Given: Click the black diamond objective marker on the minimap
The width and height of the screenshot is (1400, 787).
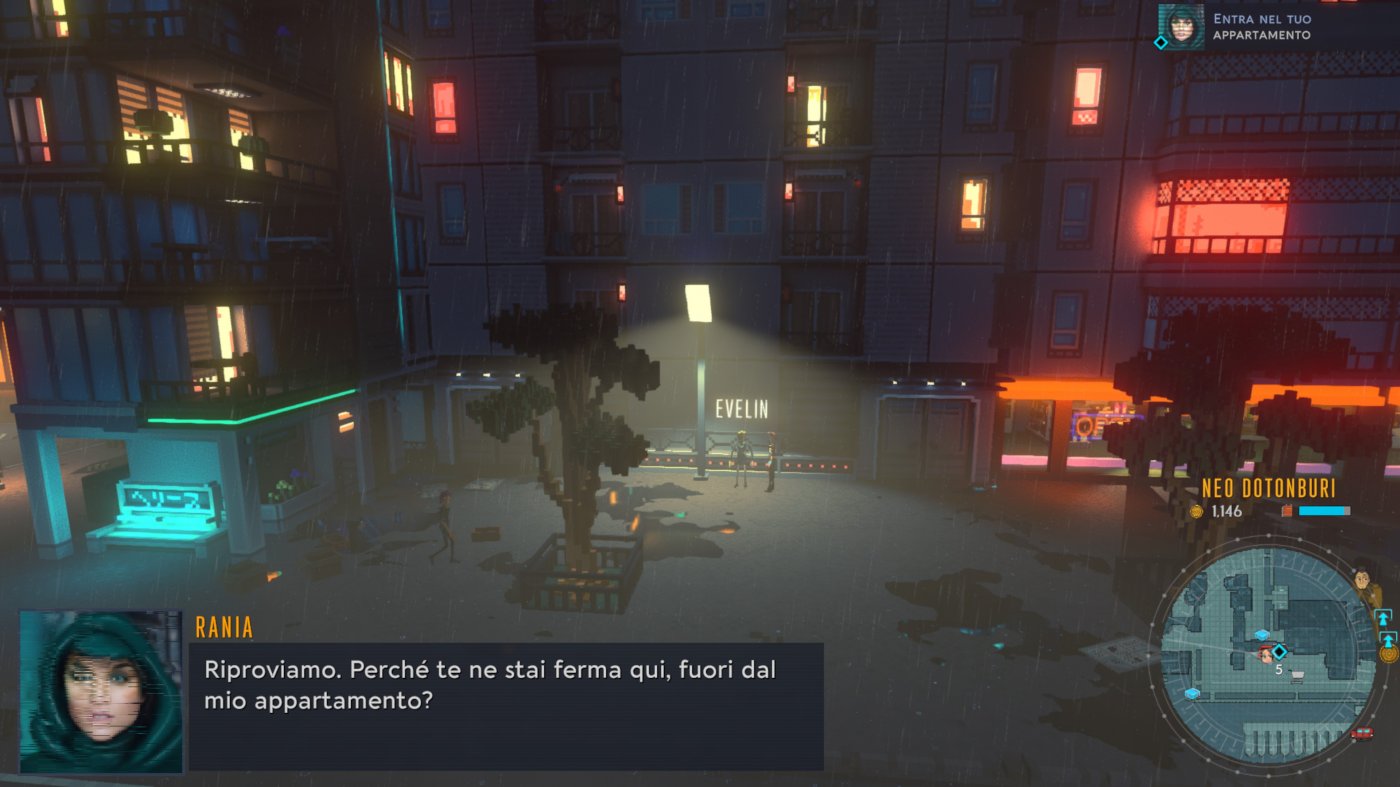Looking at the screenshot, I should 1280,650.
